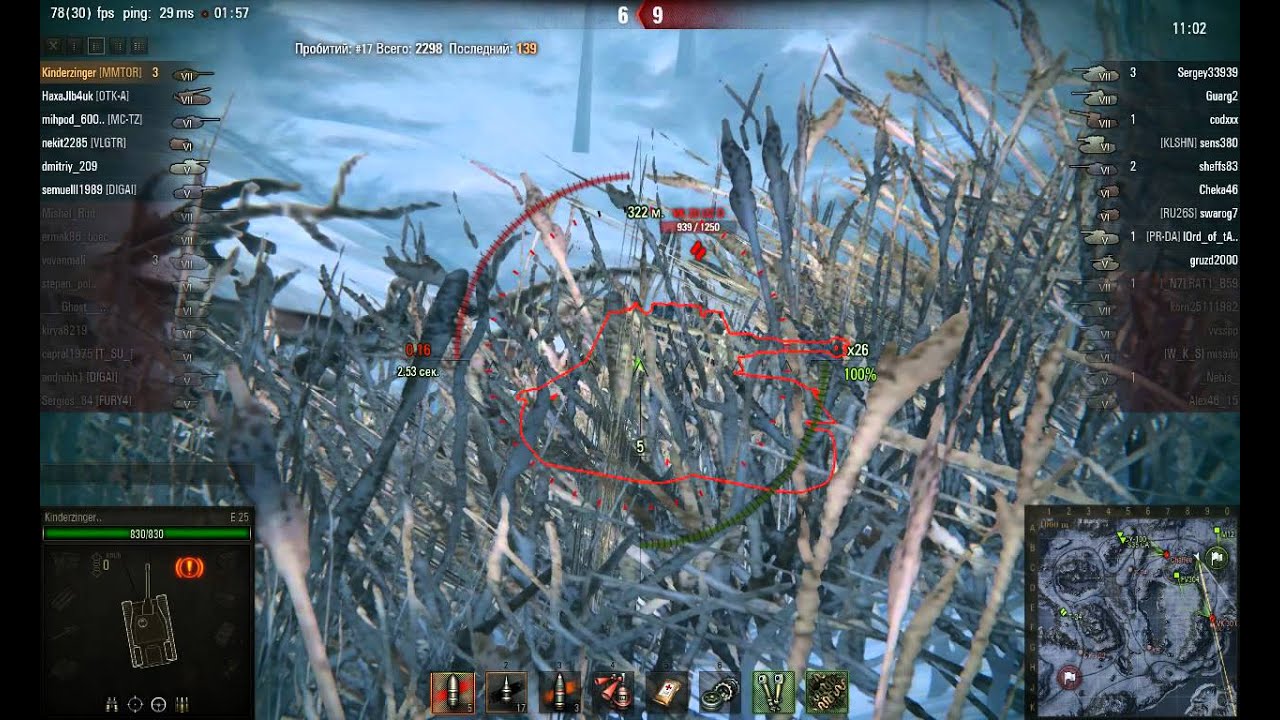Use the first aid kit consumable

(x=667, y=691)
